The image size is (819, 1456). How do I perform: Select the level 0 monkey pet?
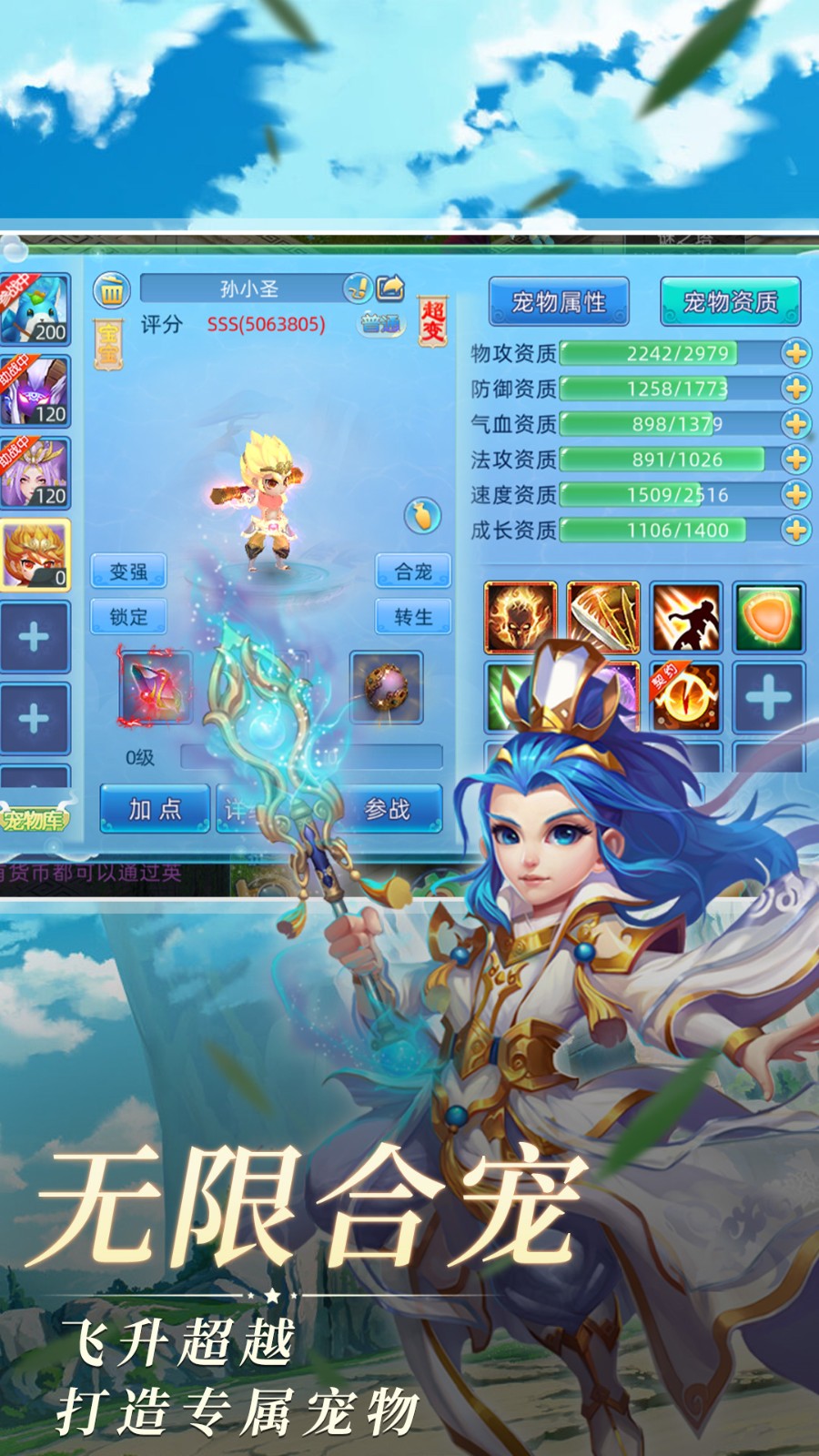pyautogui.click(x=35, y=556)
